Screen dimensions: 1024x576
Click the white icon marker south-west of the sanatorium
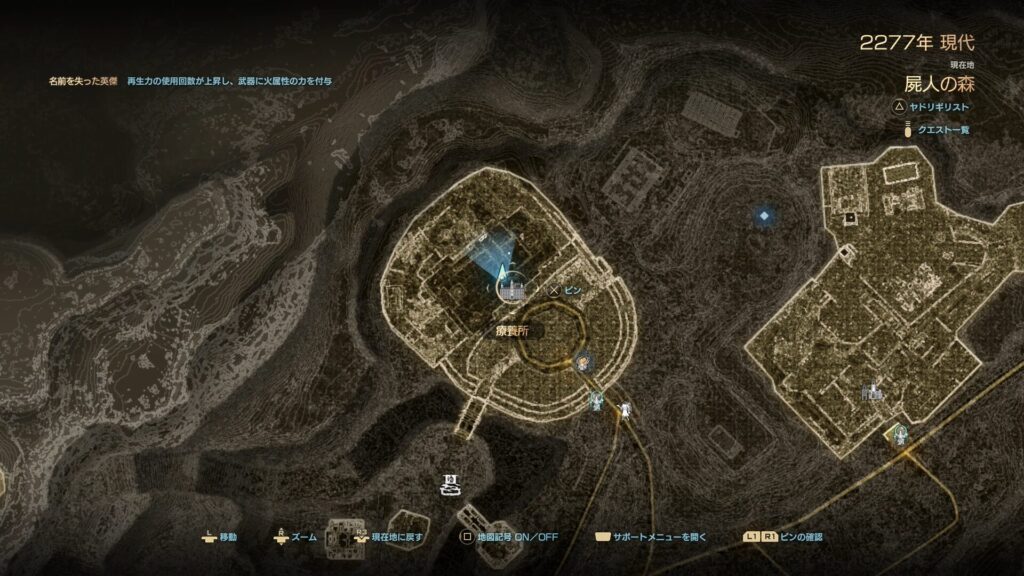(x=451, y=486)
